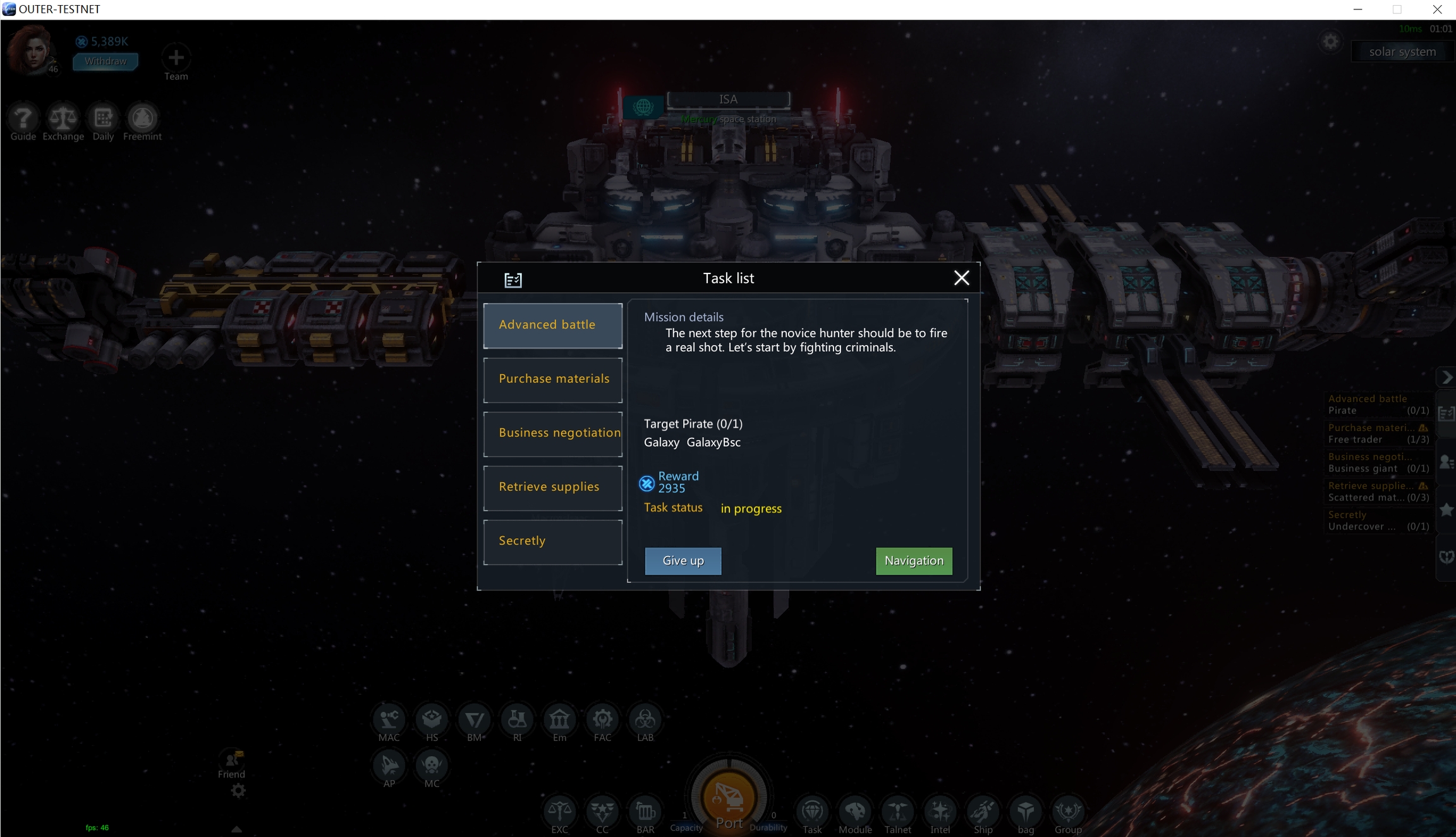This screenshot has height=837, width=1456.
Task: Click the Withdraw button
Action: coord(106,61)
